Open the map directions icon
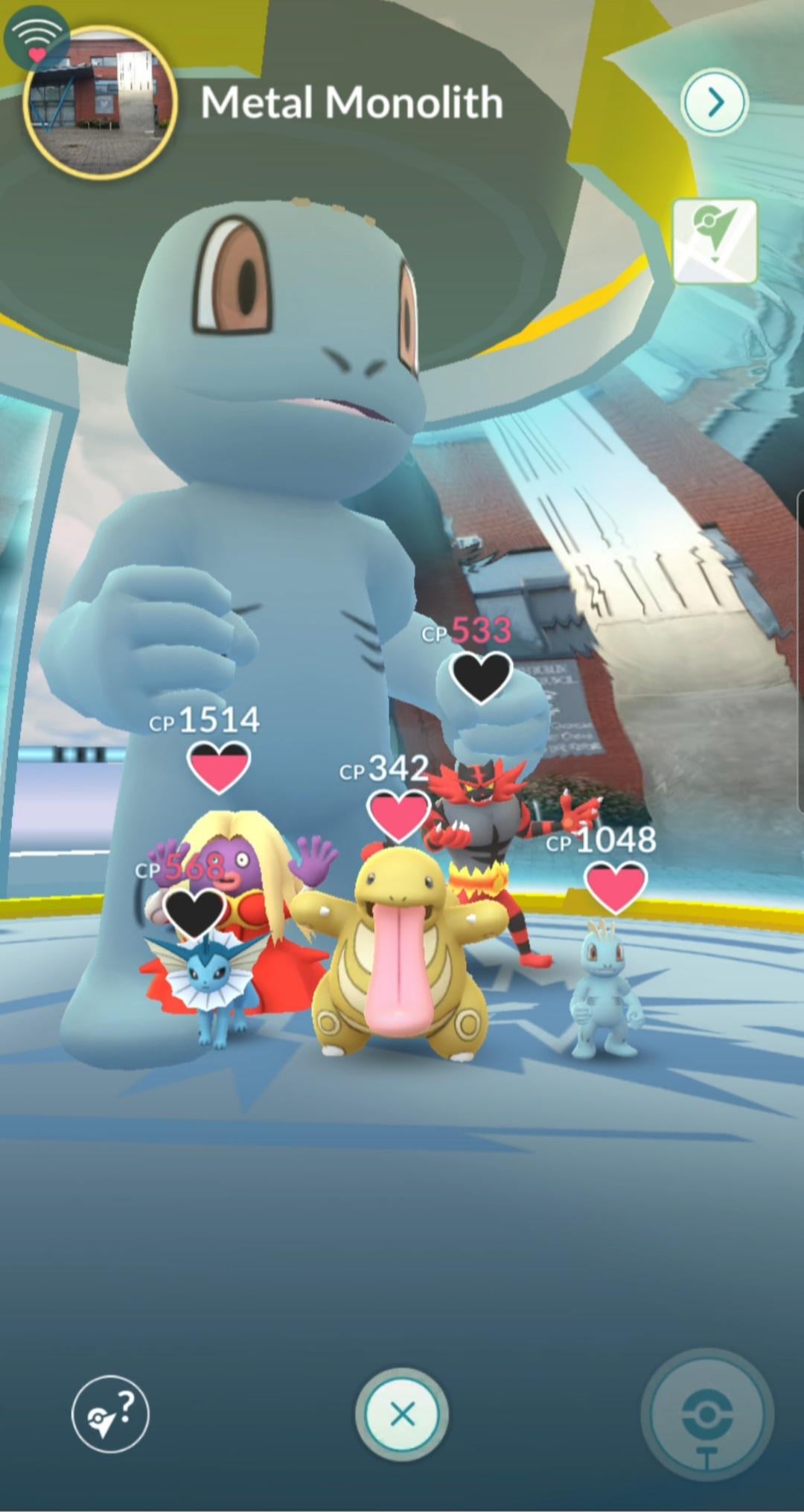 click(714, 240)
